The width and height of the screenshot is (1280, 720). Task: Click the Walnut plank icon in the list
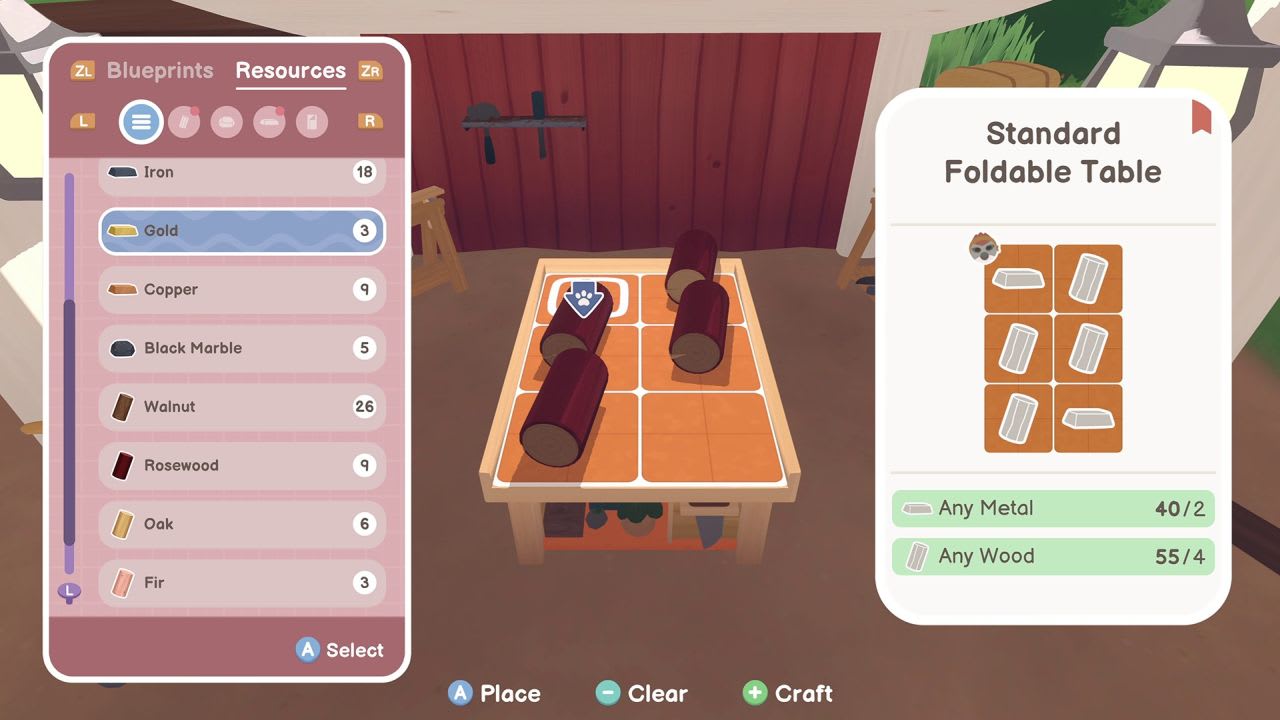(x=125, y=407)
